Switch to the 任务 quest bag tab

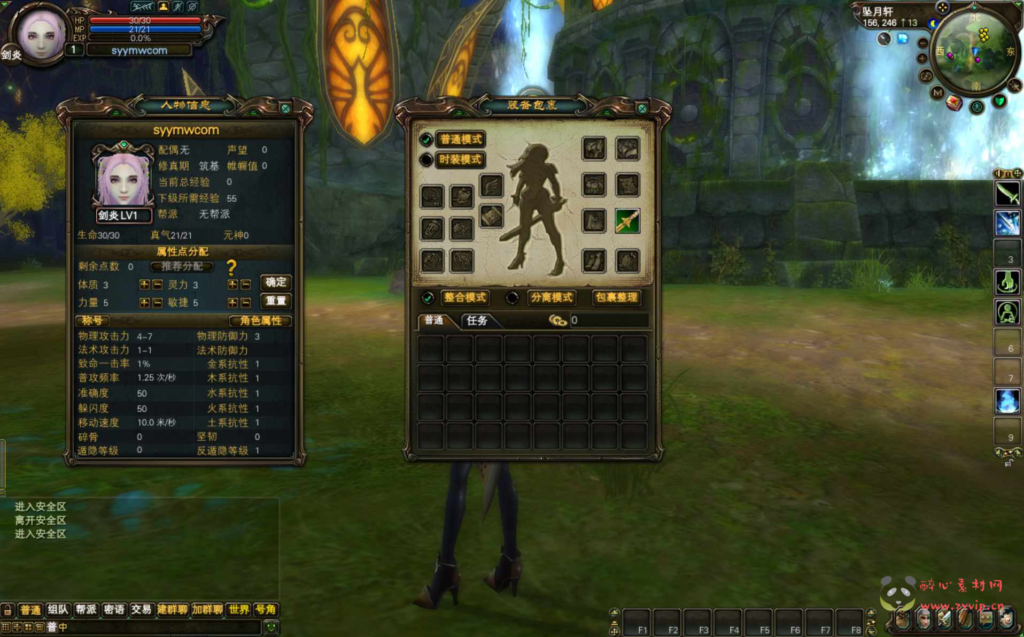pyautogui.click(x=475, y=321)
